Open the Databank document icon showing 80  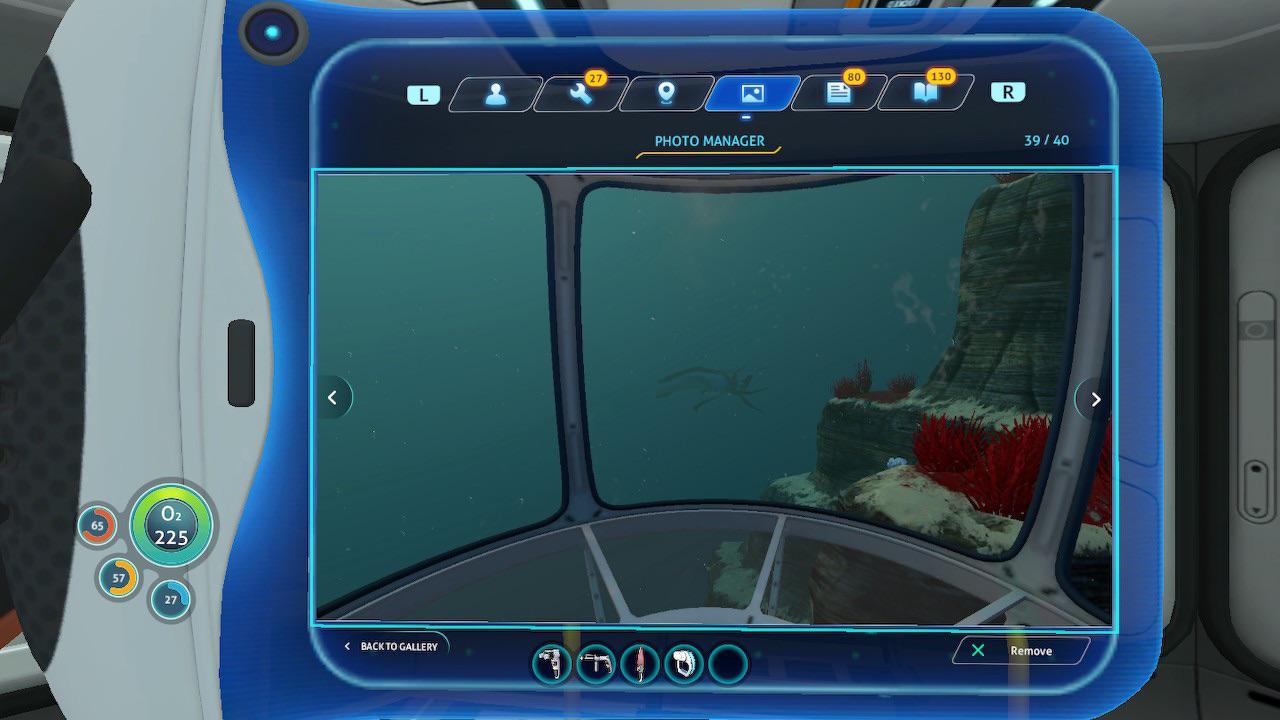click(836, 92)
